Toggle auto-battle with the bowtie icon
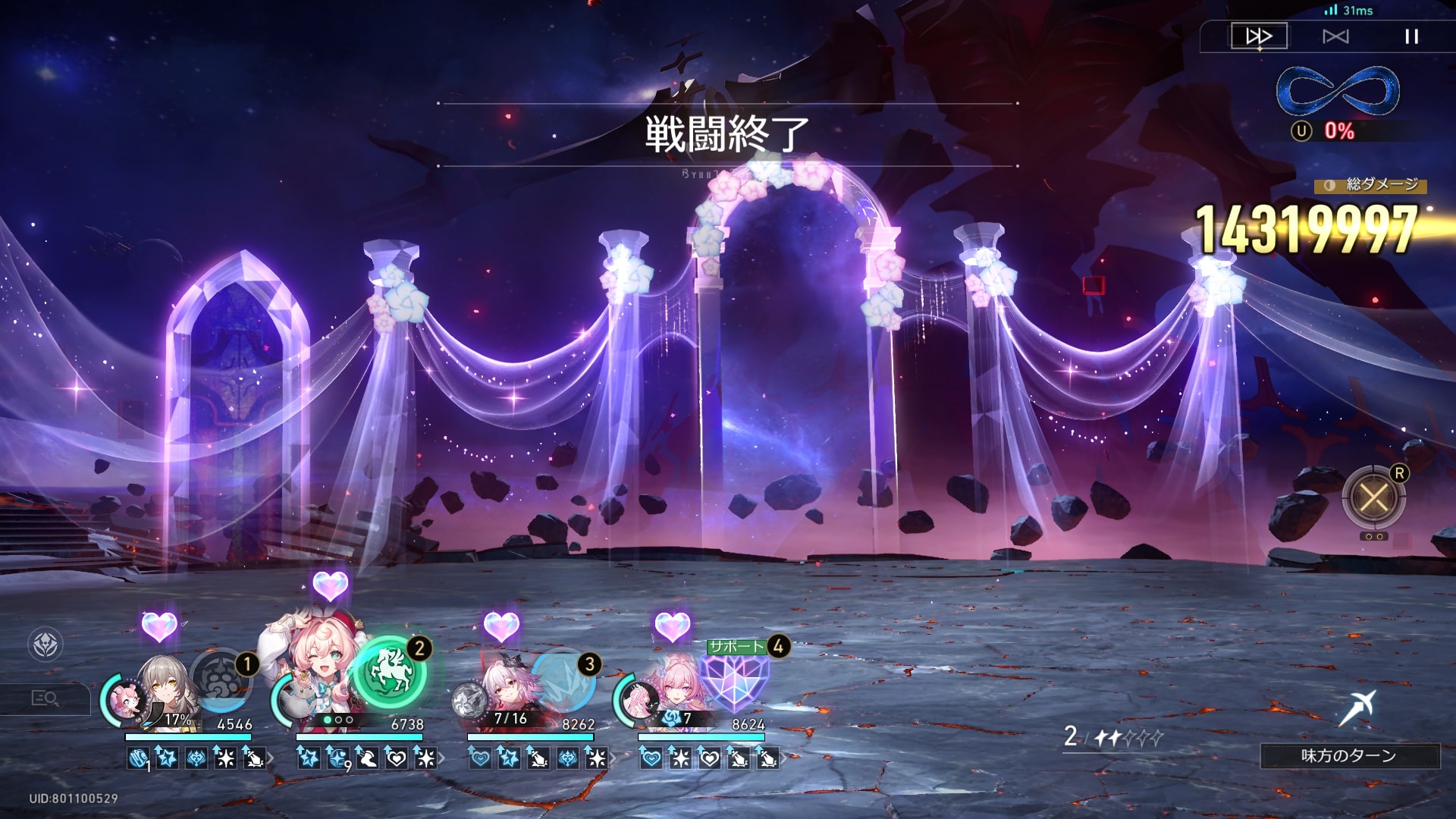The width and height of the screenshot is (1456, 819). [1335, 36]
